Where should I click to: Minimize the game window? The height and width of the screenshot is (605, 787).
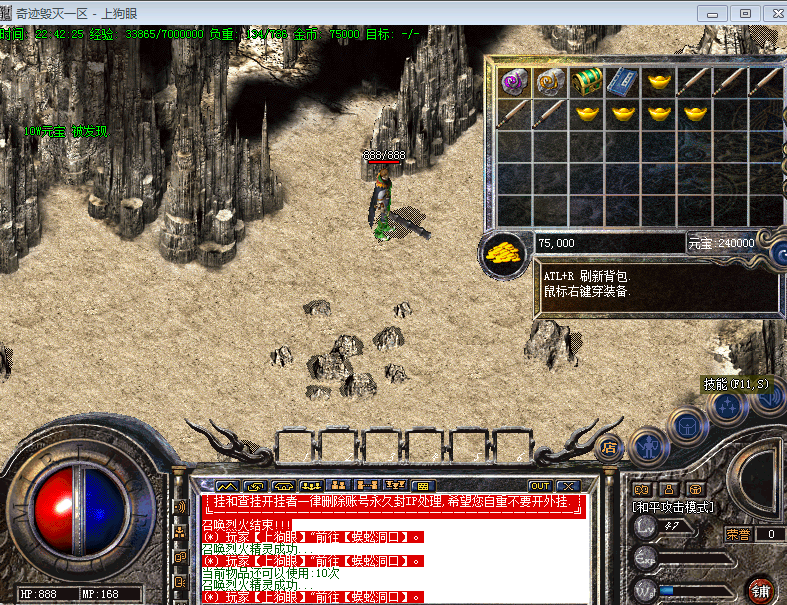[x=713, y=13]
